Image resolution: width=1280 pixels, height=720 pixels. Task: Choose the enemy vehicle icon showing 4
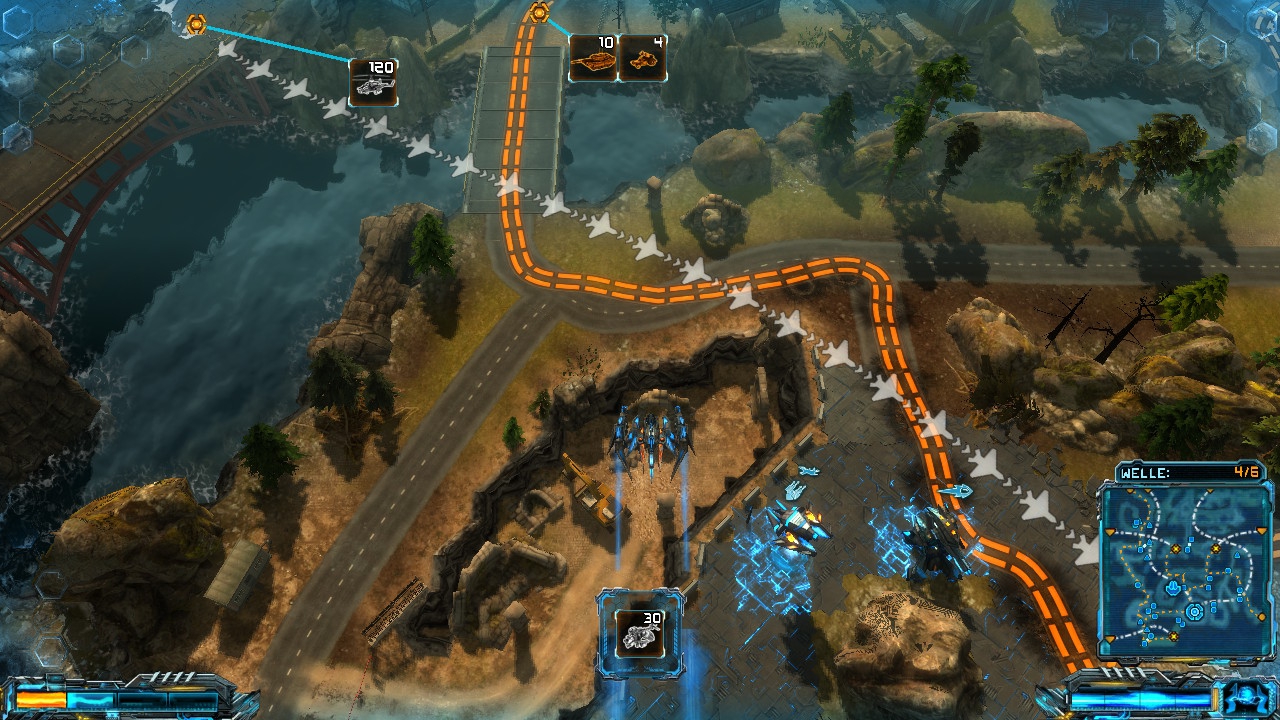pyautogui.click(x=642, y=58)
